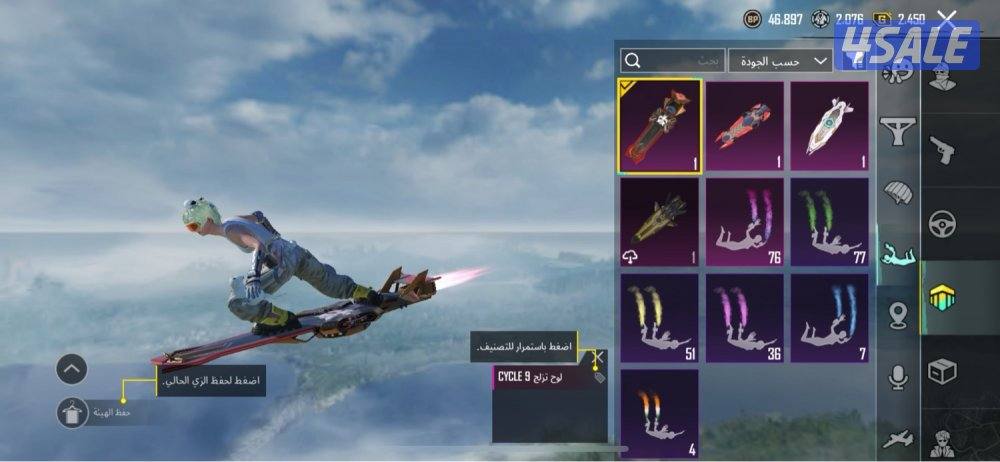The height and width of the screenshot is (462, 1000).
Task: Pick the golden item with cloud icon
Action: point(660,222)
